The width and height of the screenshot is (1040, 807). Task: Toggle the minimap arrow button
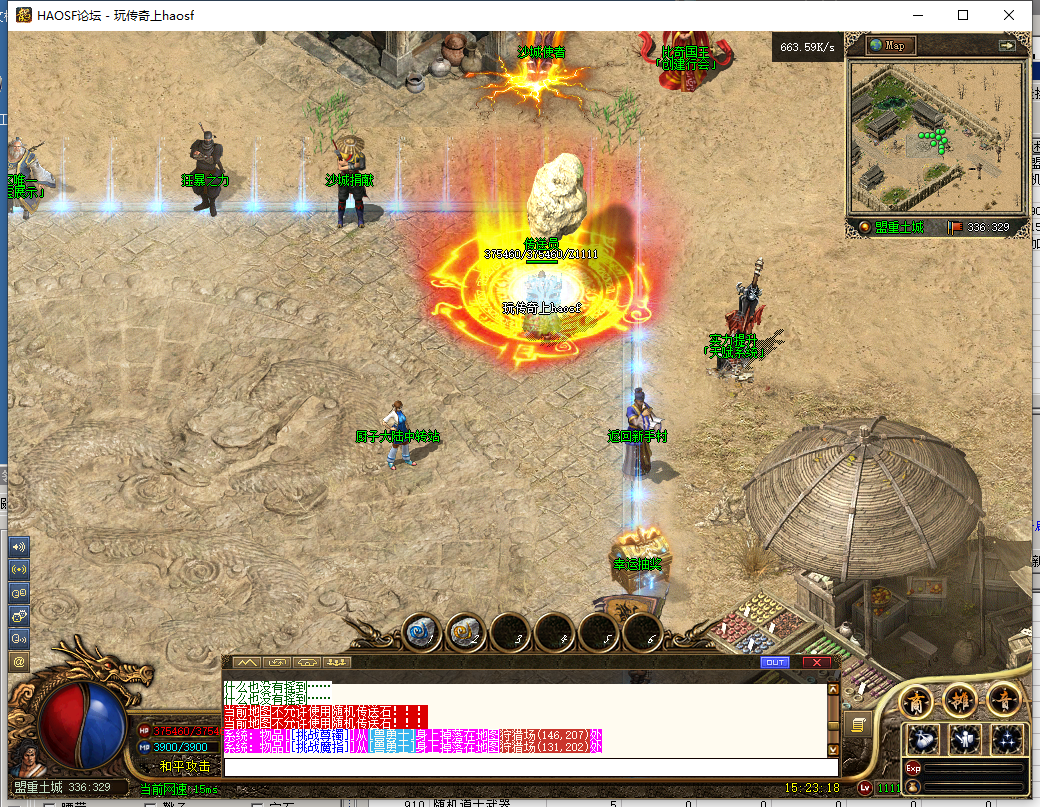point(1006,45)
